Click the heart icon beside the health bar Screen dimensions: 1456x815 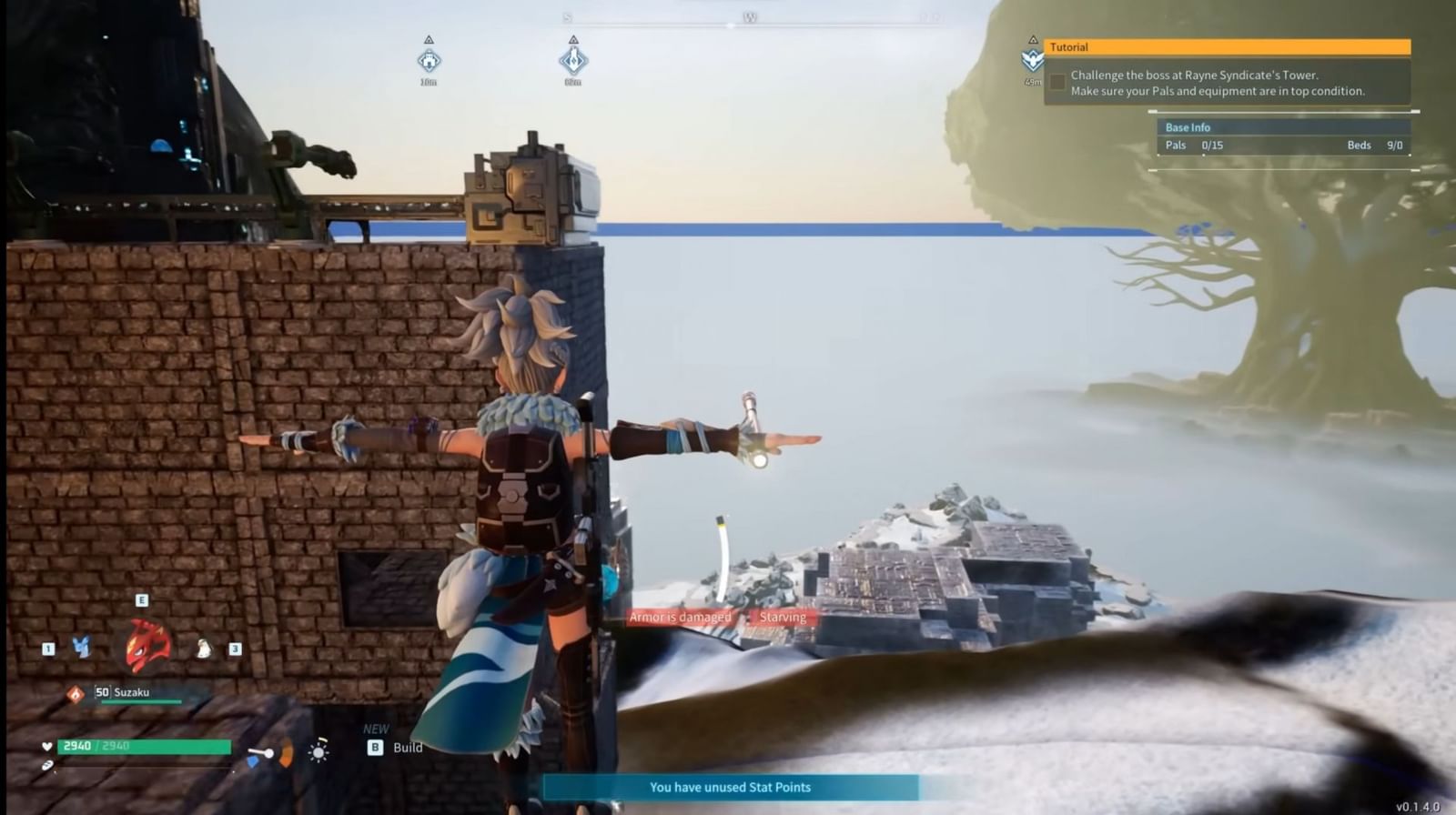(x=46, y=746)
